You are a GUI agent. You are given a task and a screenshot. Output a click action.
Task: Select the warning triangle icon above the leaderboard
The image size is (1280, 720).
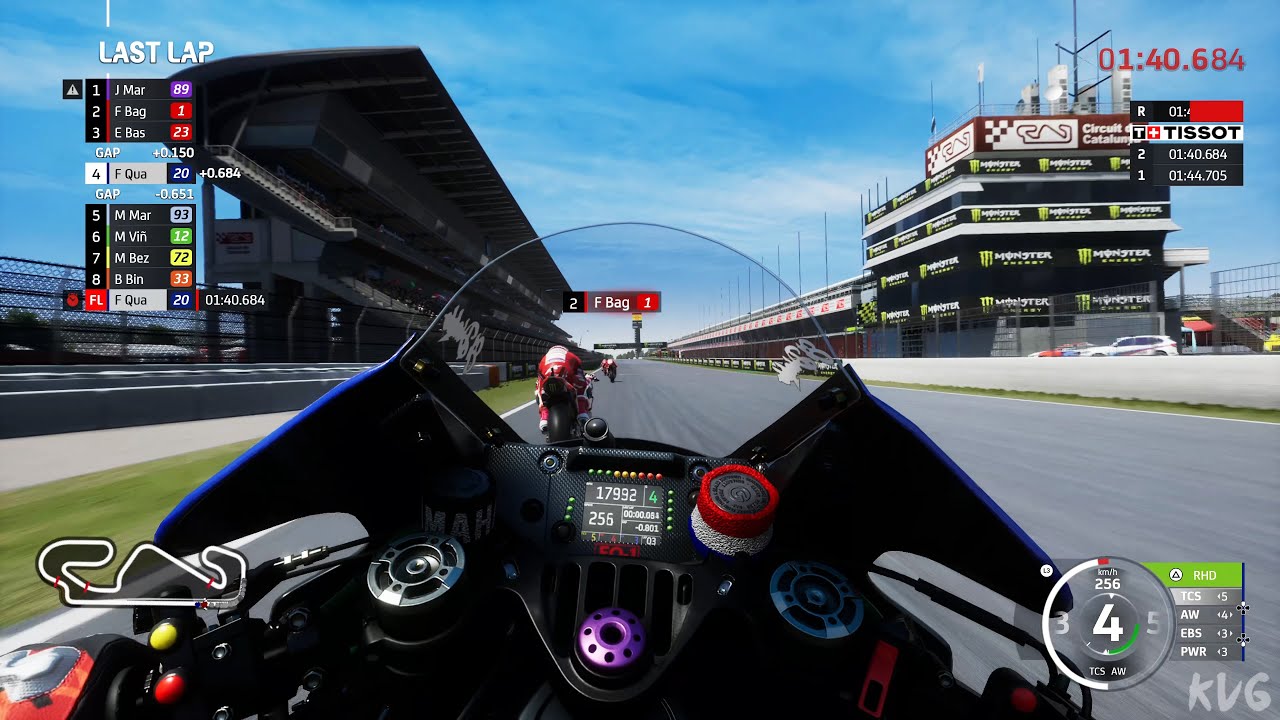[x=72, y=89]
